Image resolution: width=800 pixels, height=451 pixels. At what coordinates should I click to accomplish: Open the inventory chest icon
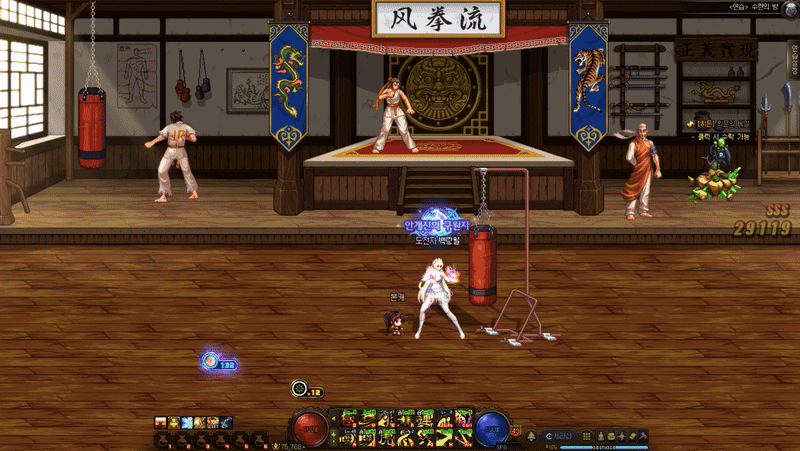(613, 436)
